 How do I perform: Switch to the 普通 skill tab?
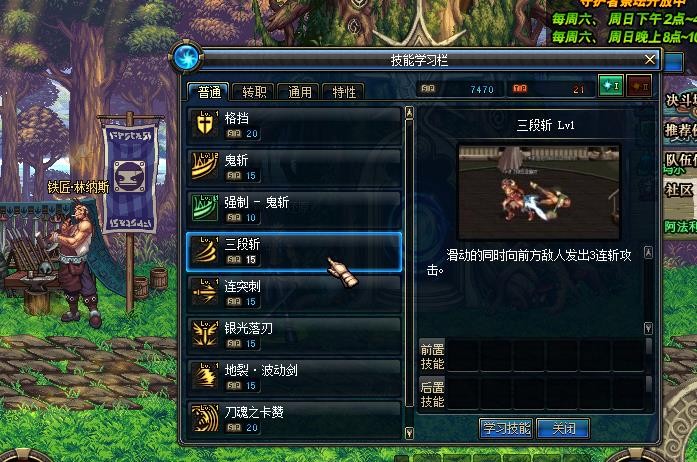(x=209, y=92)
